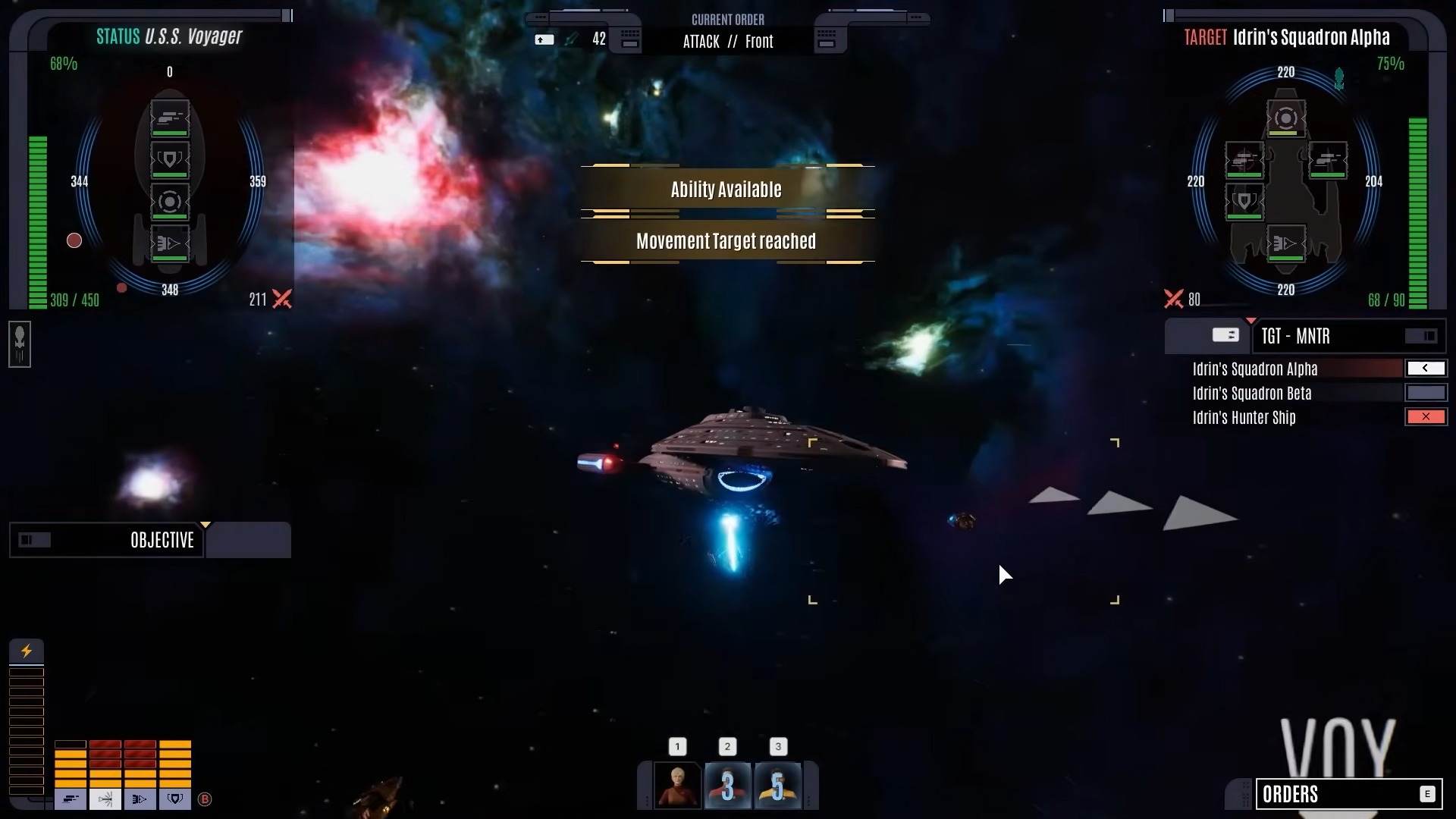Select the phaser weapons power icon
The image size is (1456, 819).
[70, 799]
